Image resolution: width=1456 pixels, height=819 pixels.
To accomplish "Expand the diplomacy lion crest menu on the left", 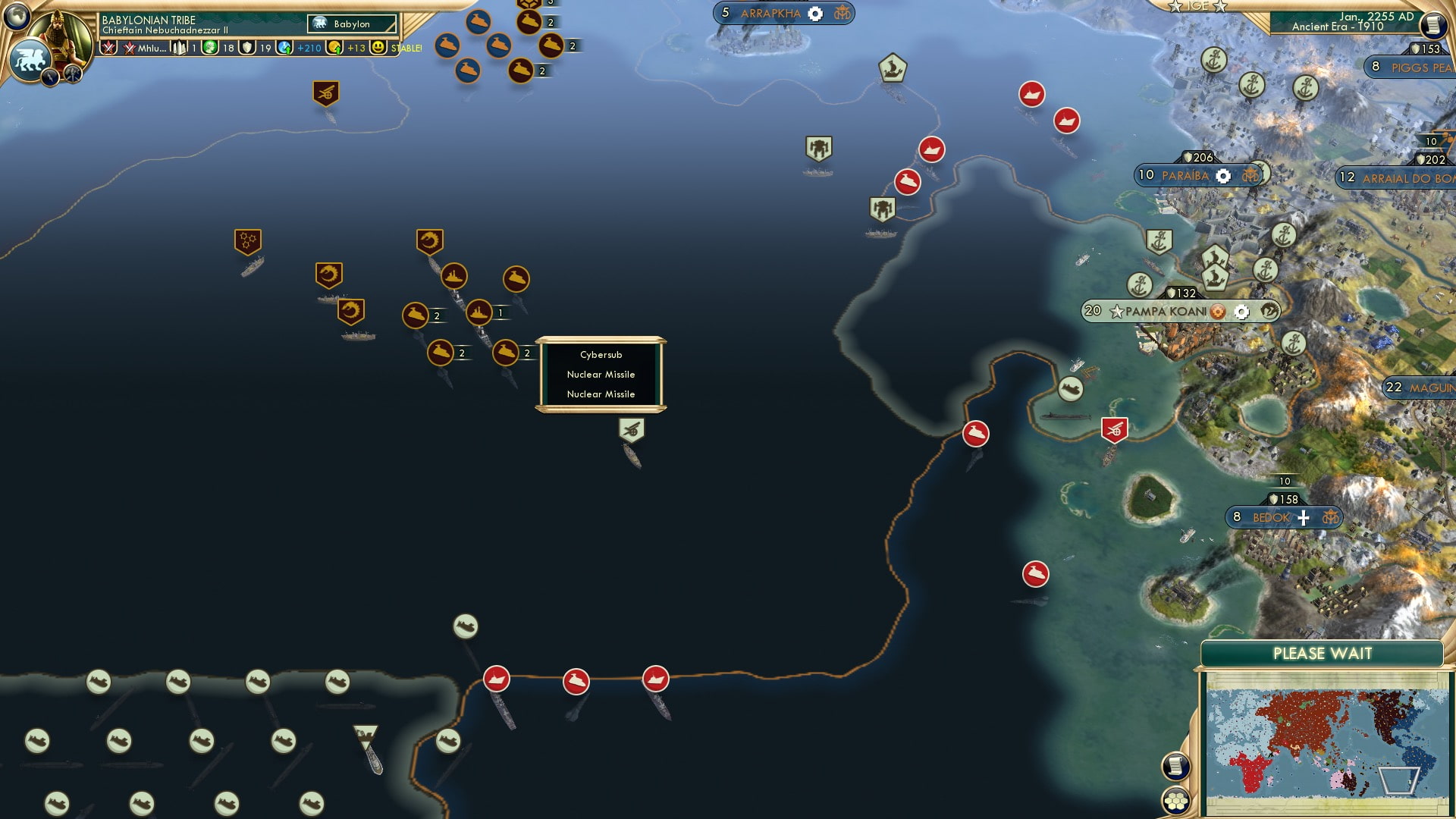I will (x=29, y=59).
